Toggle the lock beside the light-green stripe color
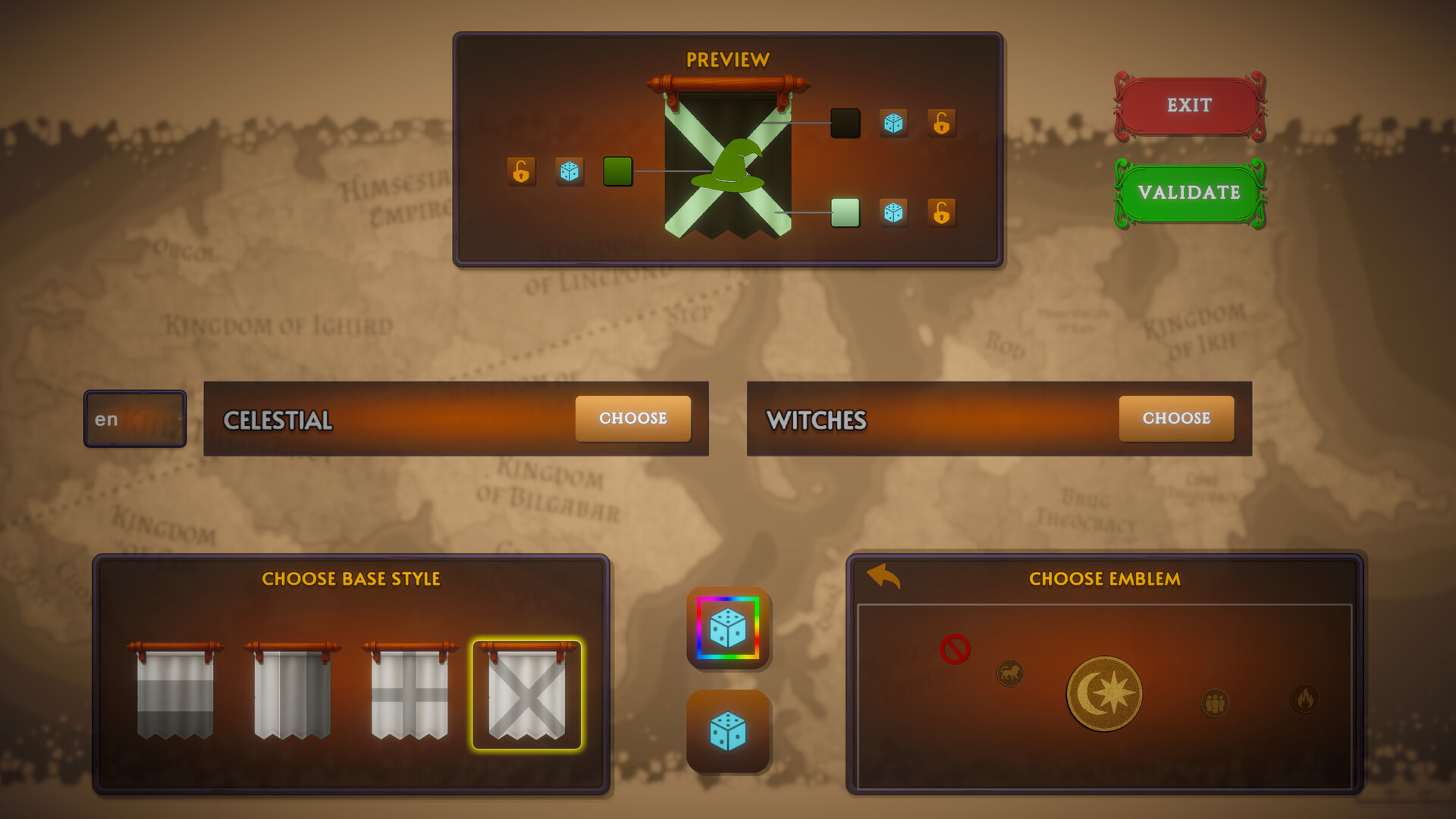The width and height of the screenshot is (1456, 819). (x=943, y=213)
